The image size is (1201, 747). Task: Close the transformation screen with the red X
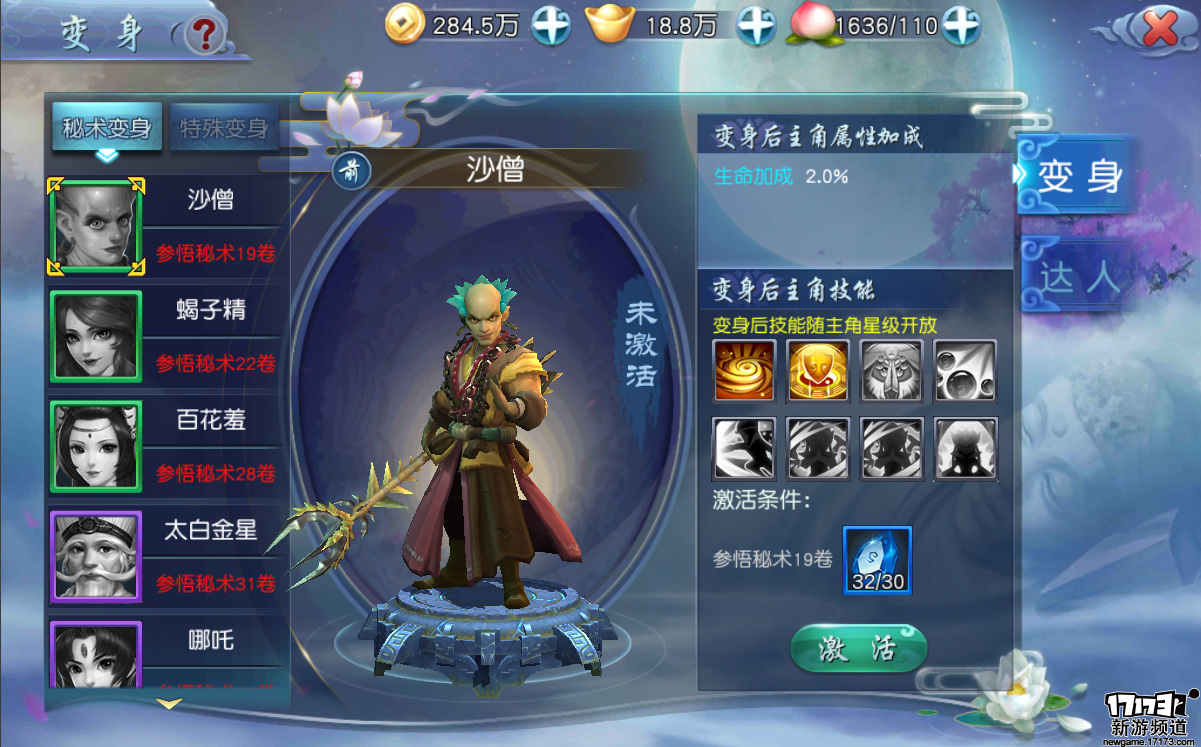[1159, 30]
